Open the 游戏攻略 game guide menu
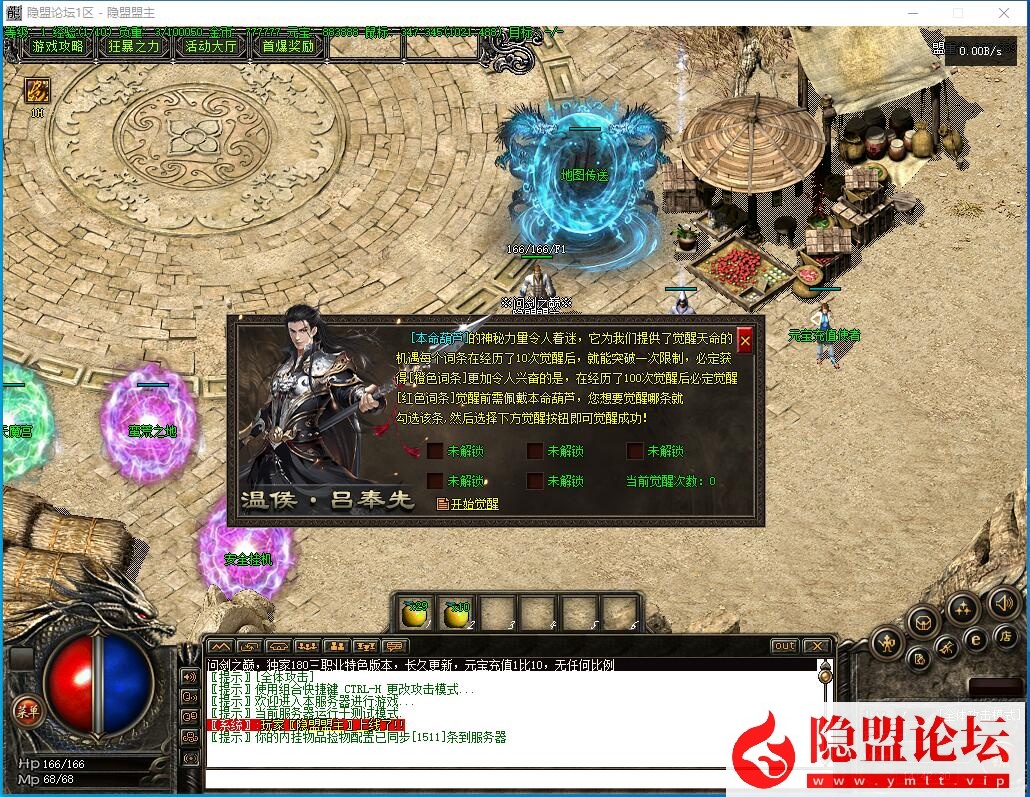Image resolution: width=1030 pixels, height=797 pixels. point(58,46)
